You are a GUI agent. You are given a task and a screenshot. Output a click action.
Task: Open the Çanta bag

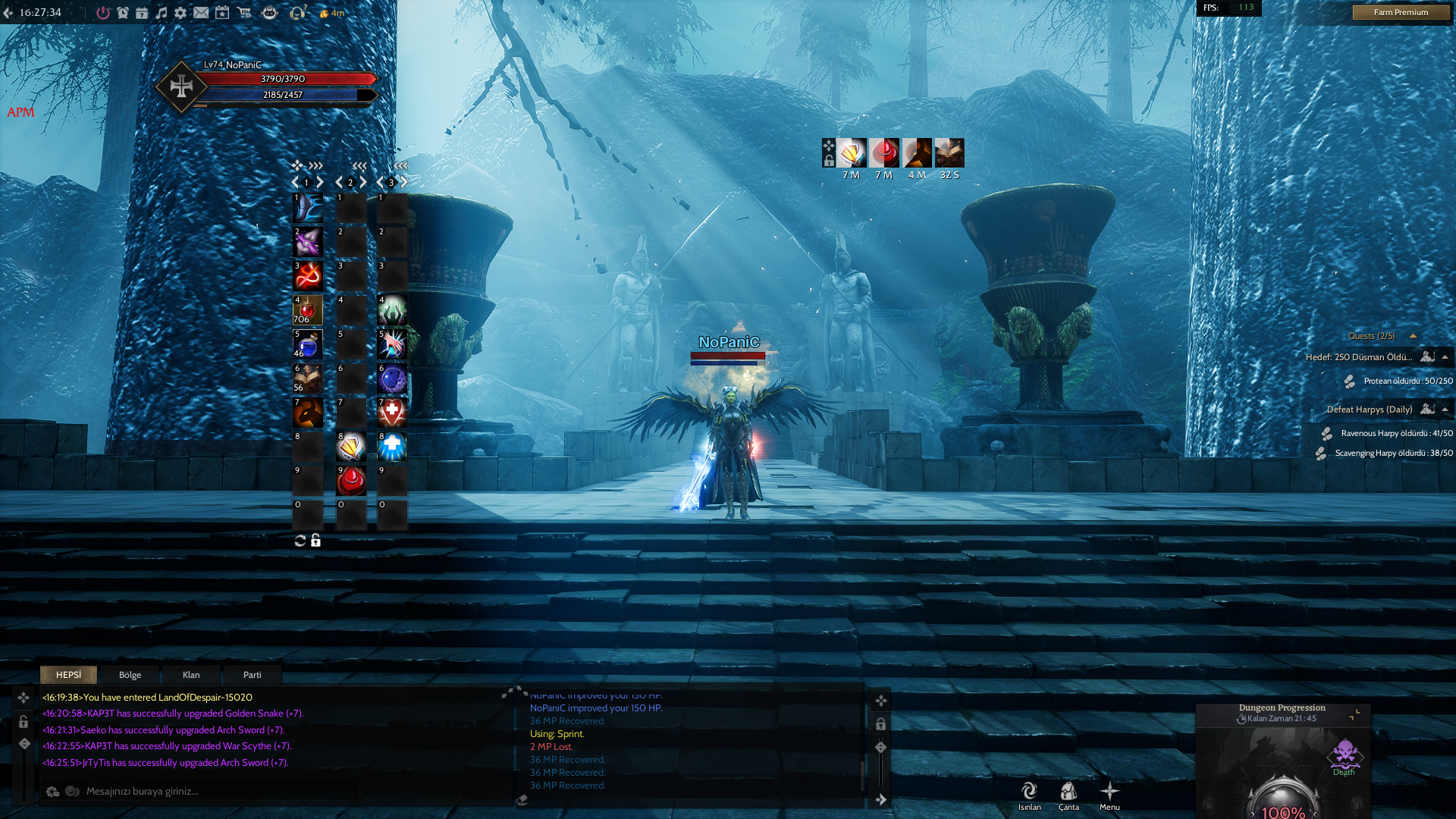pyautogui.click(x=1068, y=795)
